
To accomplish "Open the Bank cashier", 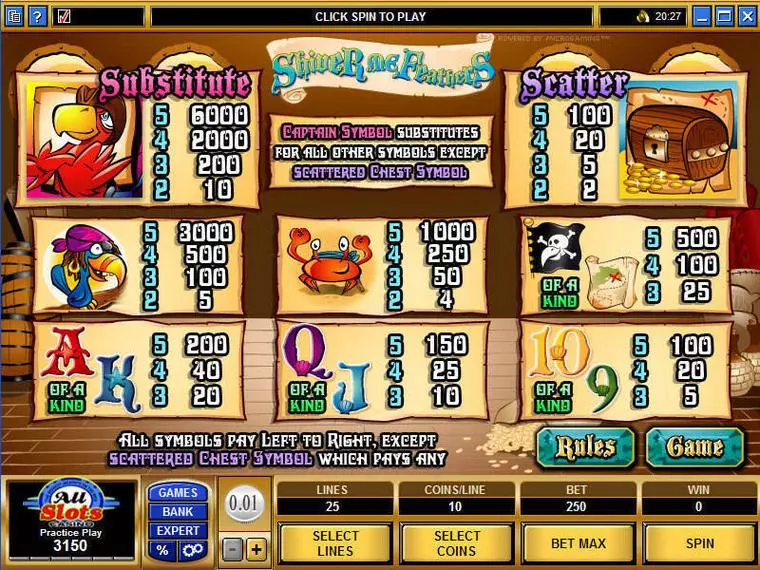I will (178, 511).
